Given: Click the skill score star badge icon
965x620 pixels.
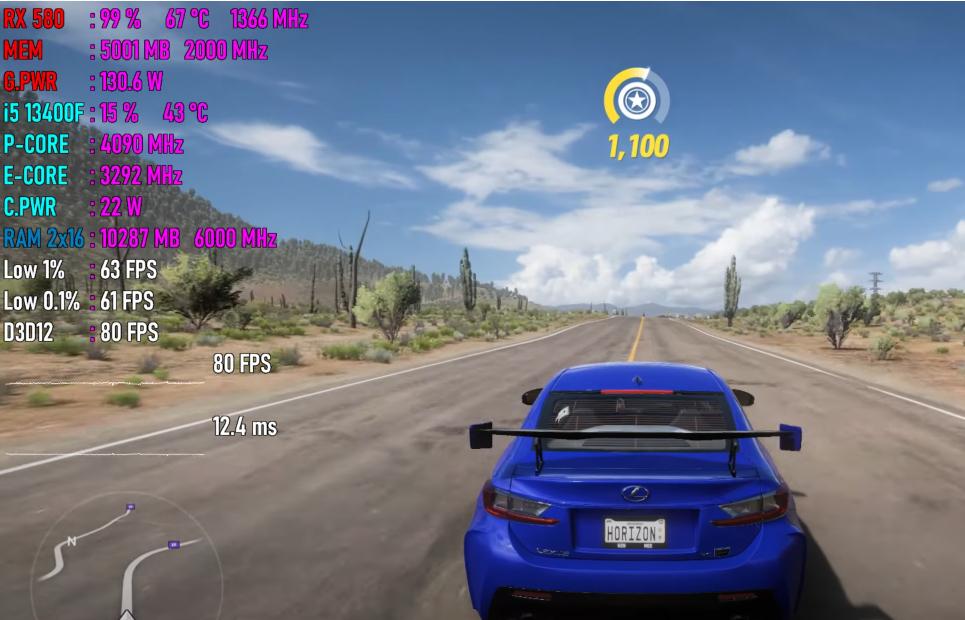Looking at the screenshot, I should (635, 99).
